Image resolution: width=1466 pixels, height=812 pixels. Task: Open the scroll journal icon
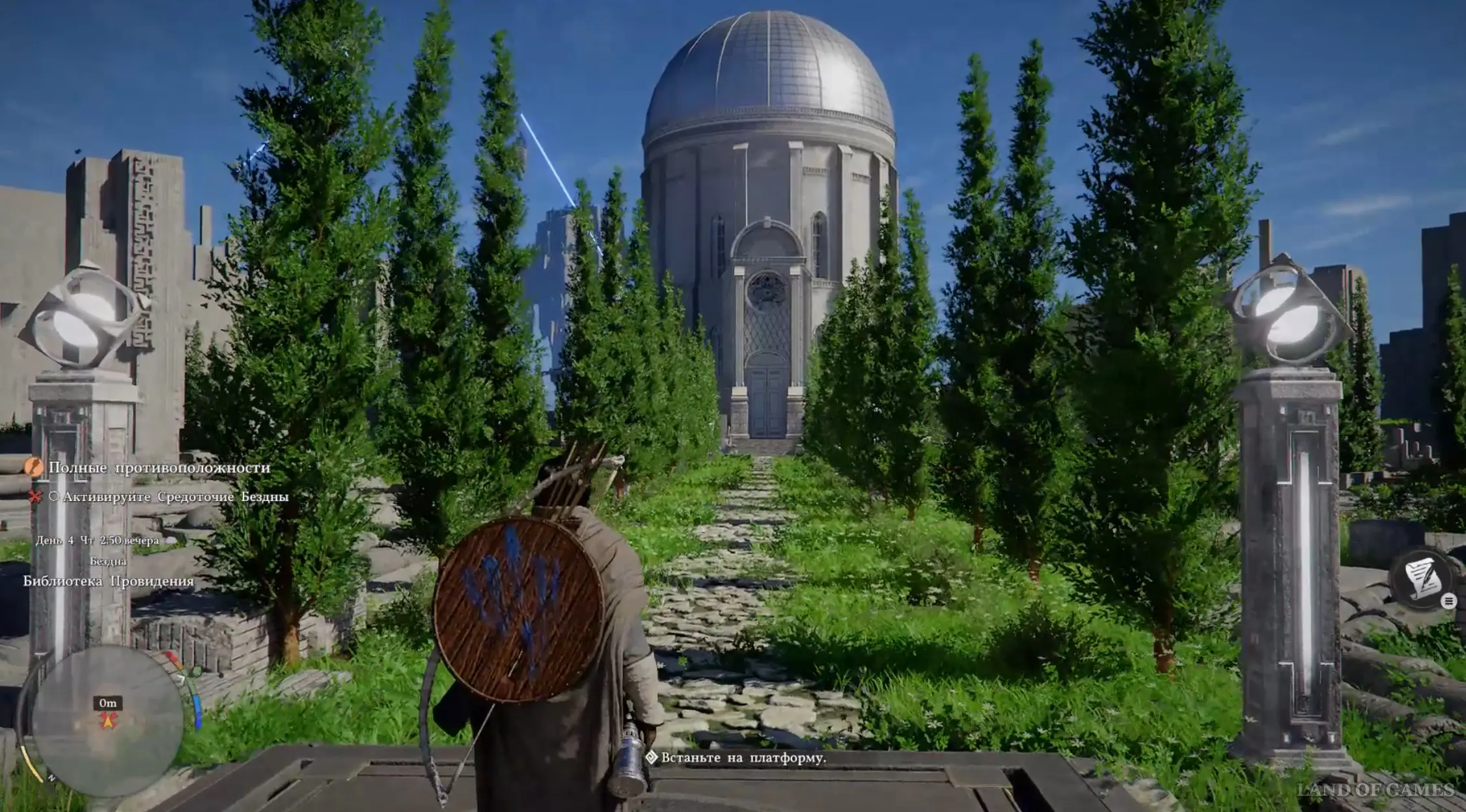[x=1422, y=578]
